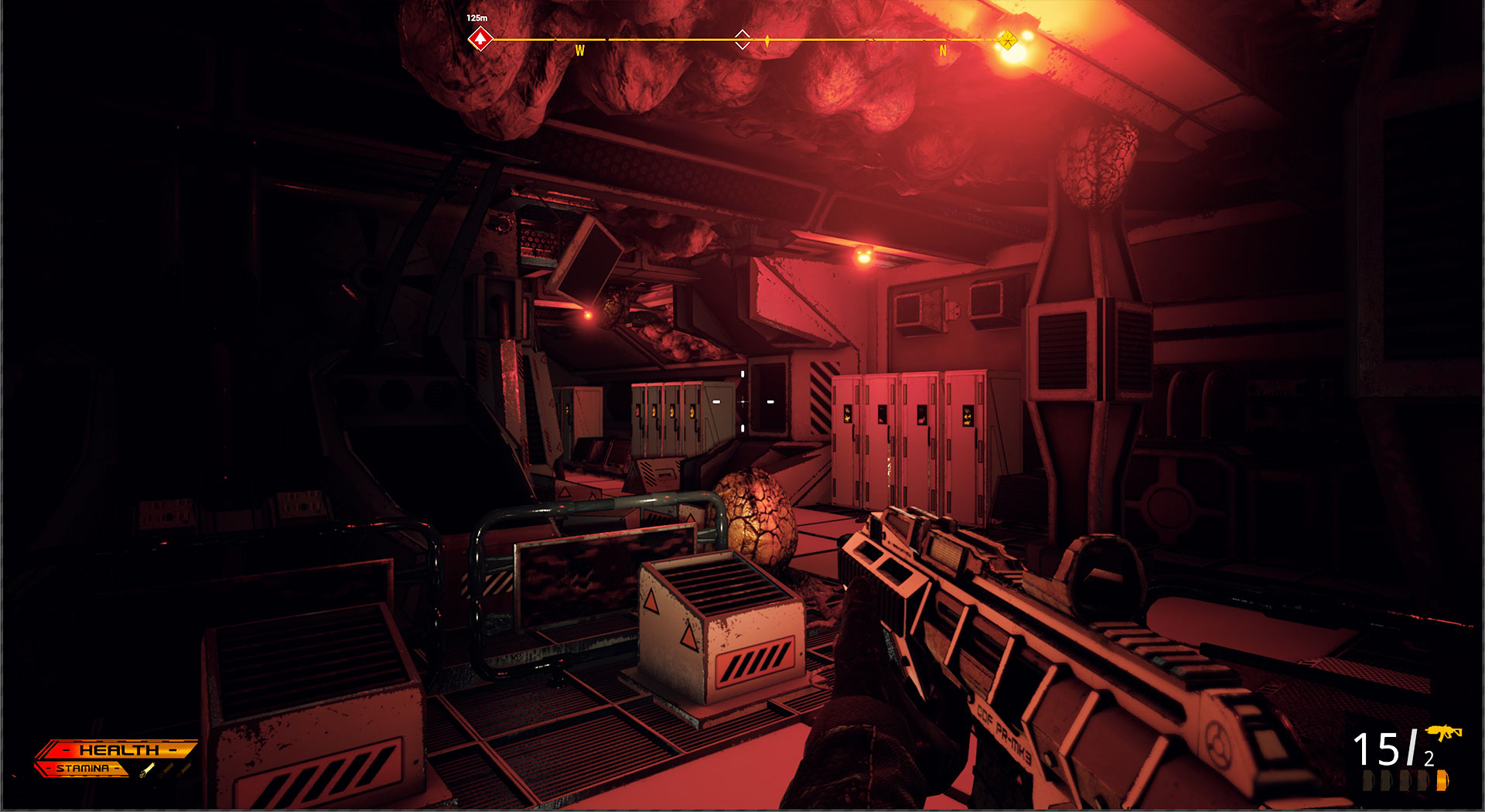
Task: Click the third syringe icon on the HUD
Action: [x=183, y=769]
